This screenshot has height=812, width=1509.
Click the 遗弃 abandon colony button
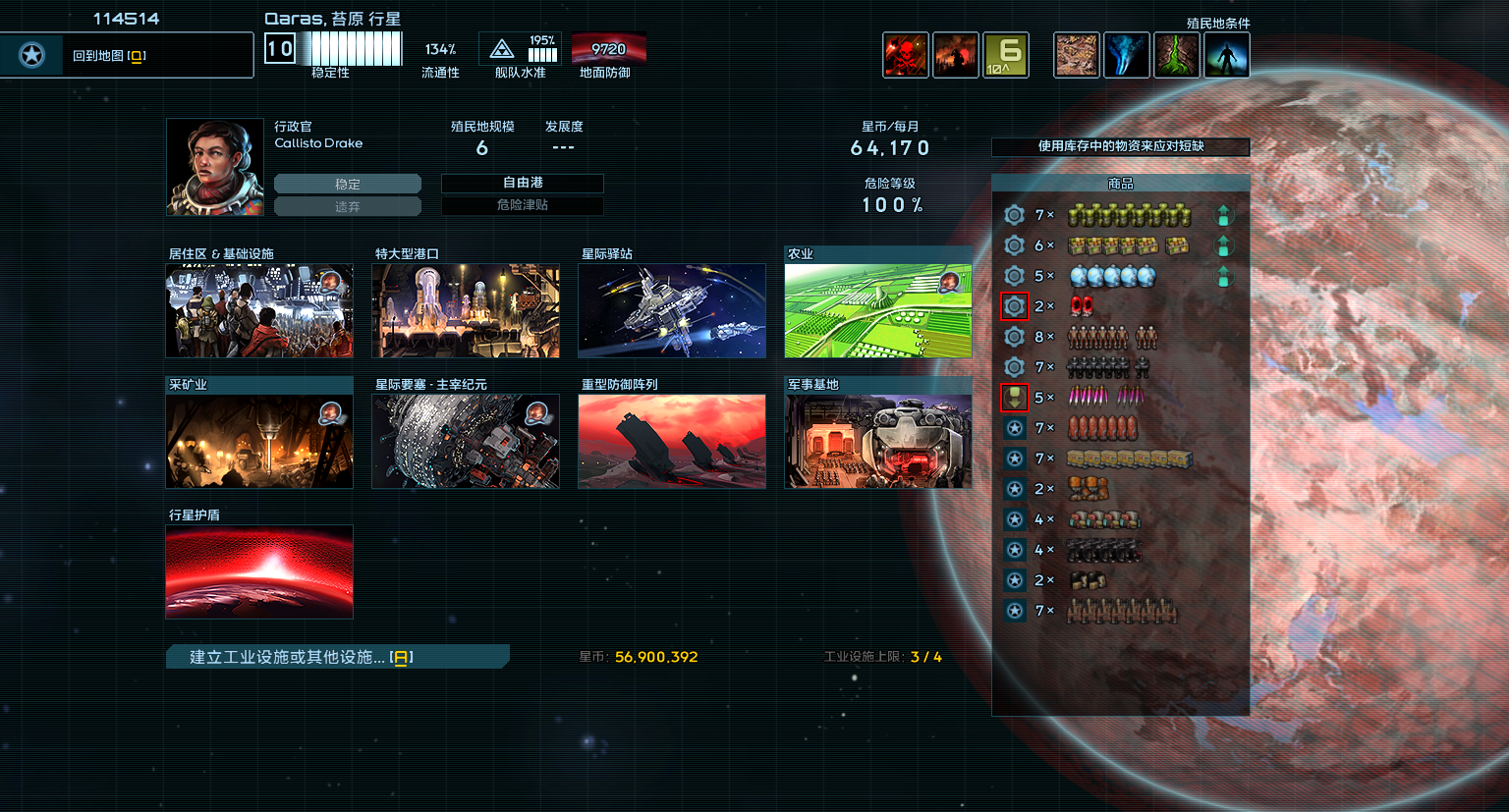point(347,206)
